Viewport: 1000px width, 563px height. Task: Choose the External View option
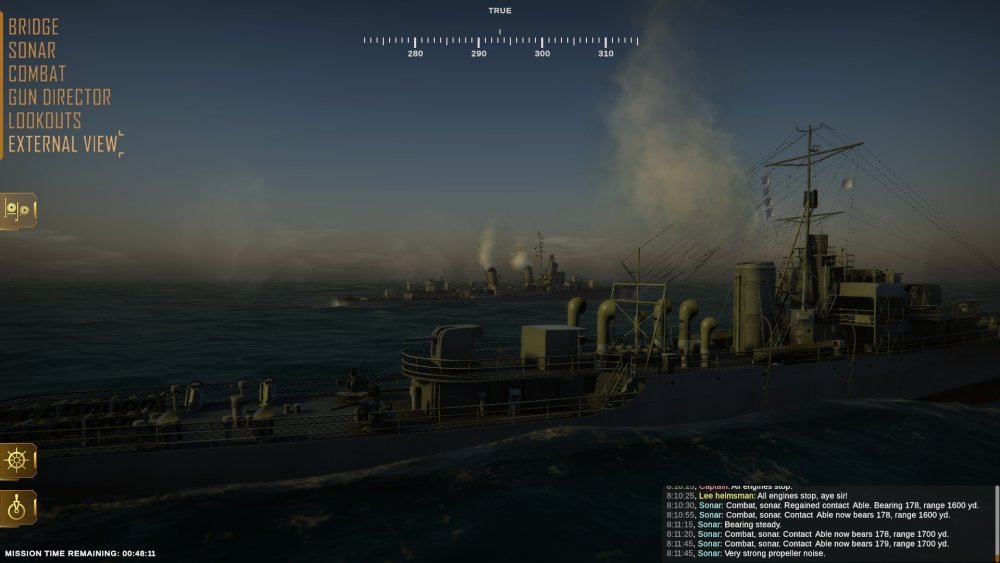pos(63,144)
